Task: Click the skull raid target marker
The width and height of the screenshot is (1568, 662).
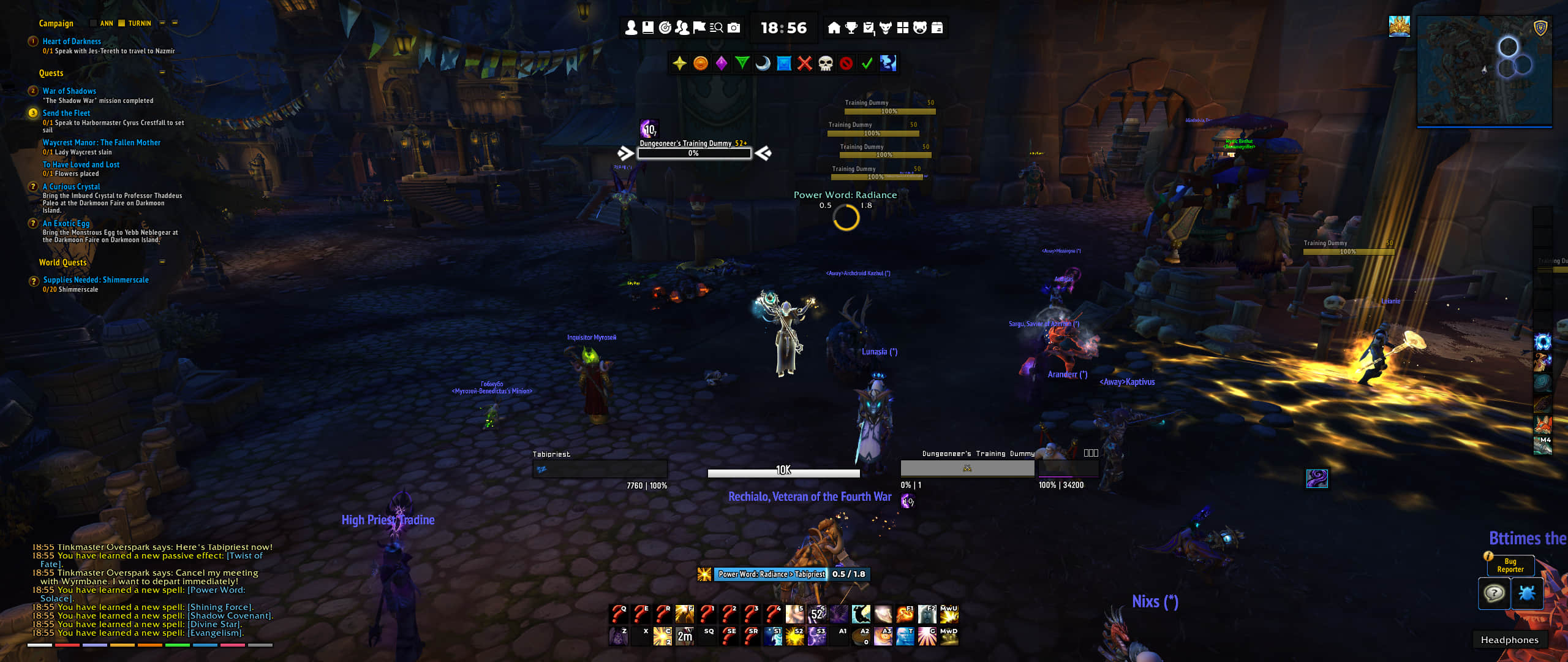Action: [824, 63]
